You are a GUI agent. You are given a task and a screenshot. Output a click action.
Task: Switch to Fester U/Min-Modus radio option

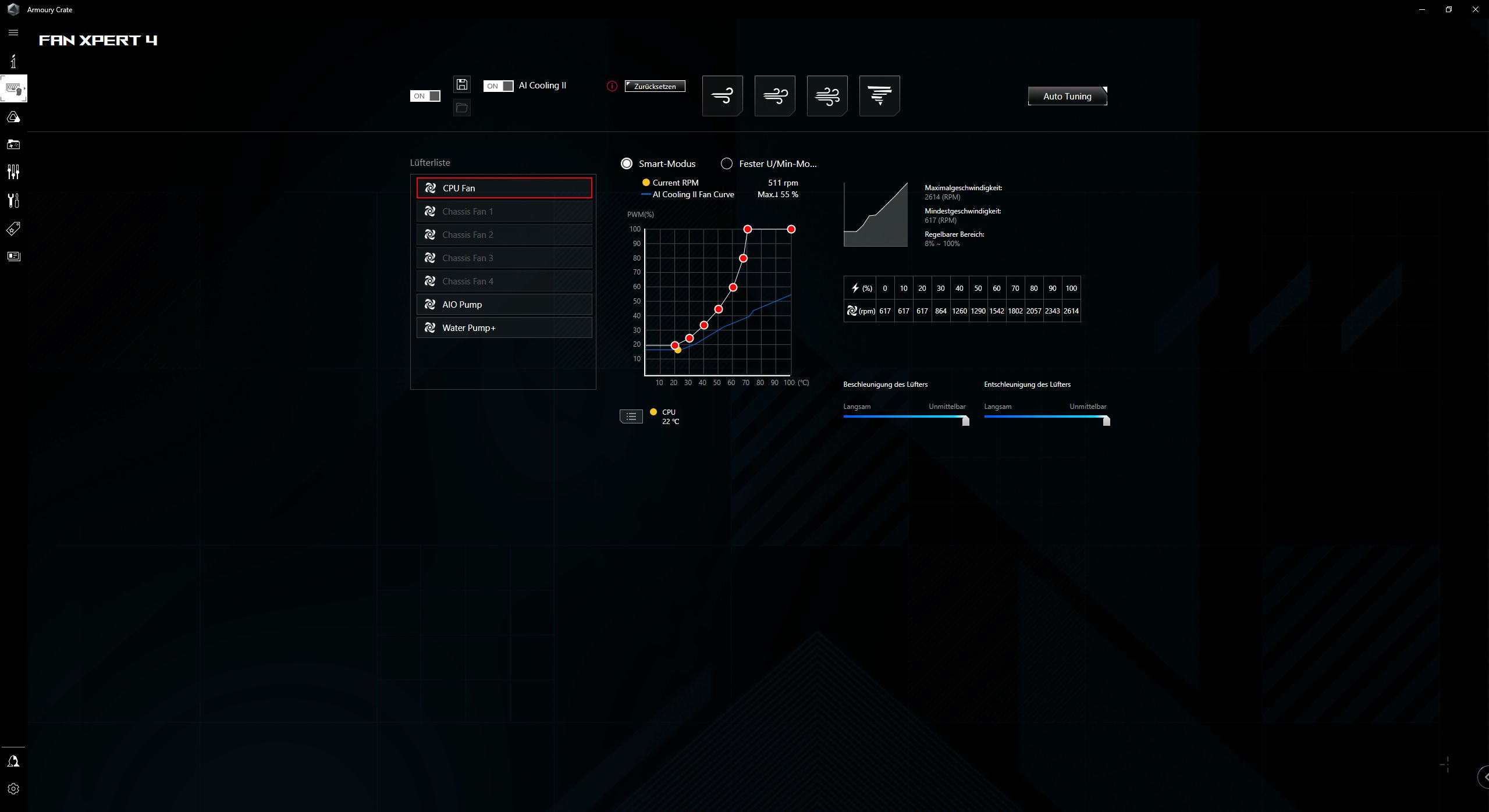(727, 163)
